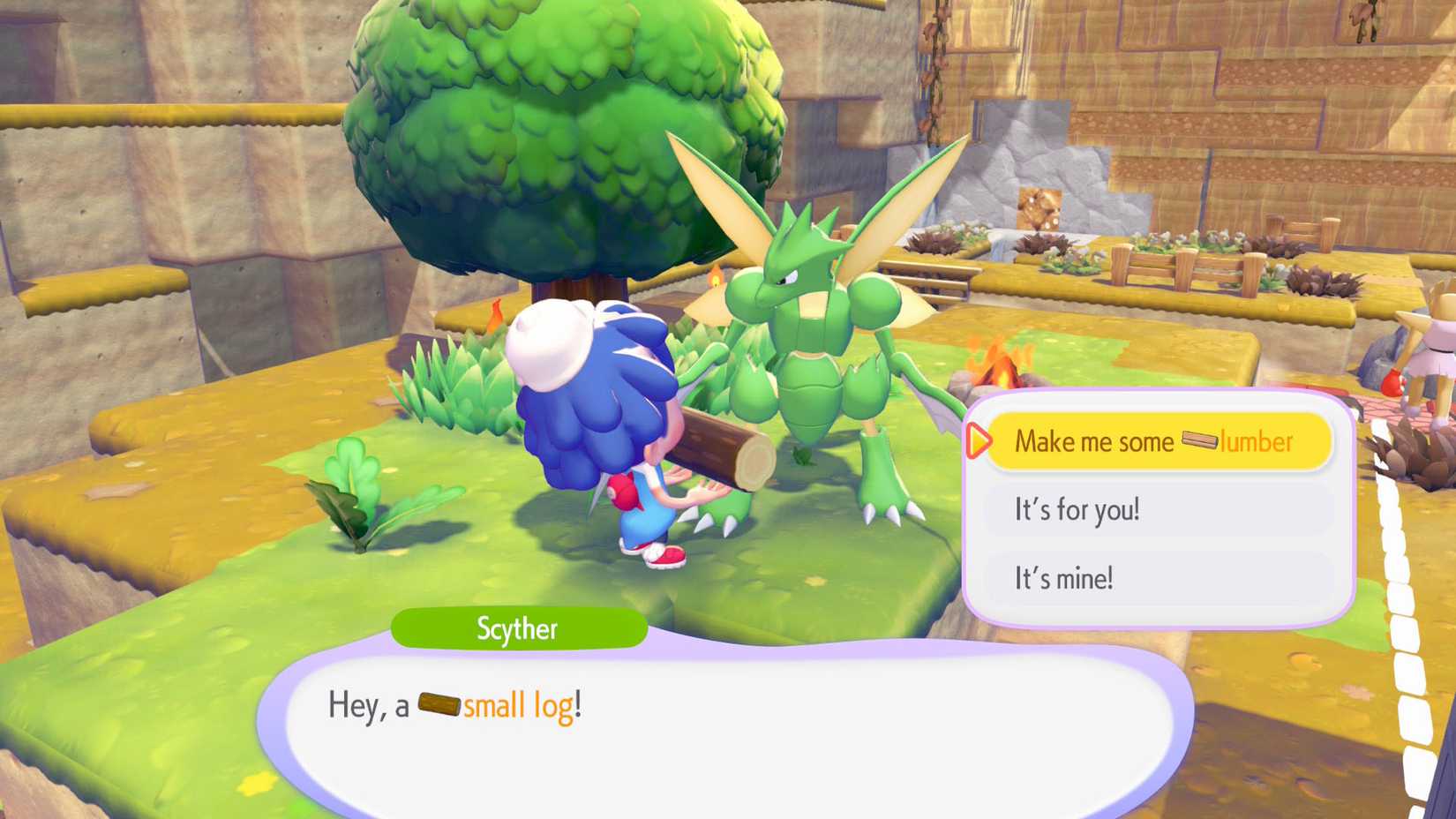Click the orange "small log" text
This screenshot has width=1456, height=819.
click(517, 704)
